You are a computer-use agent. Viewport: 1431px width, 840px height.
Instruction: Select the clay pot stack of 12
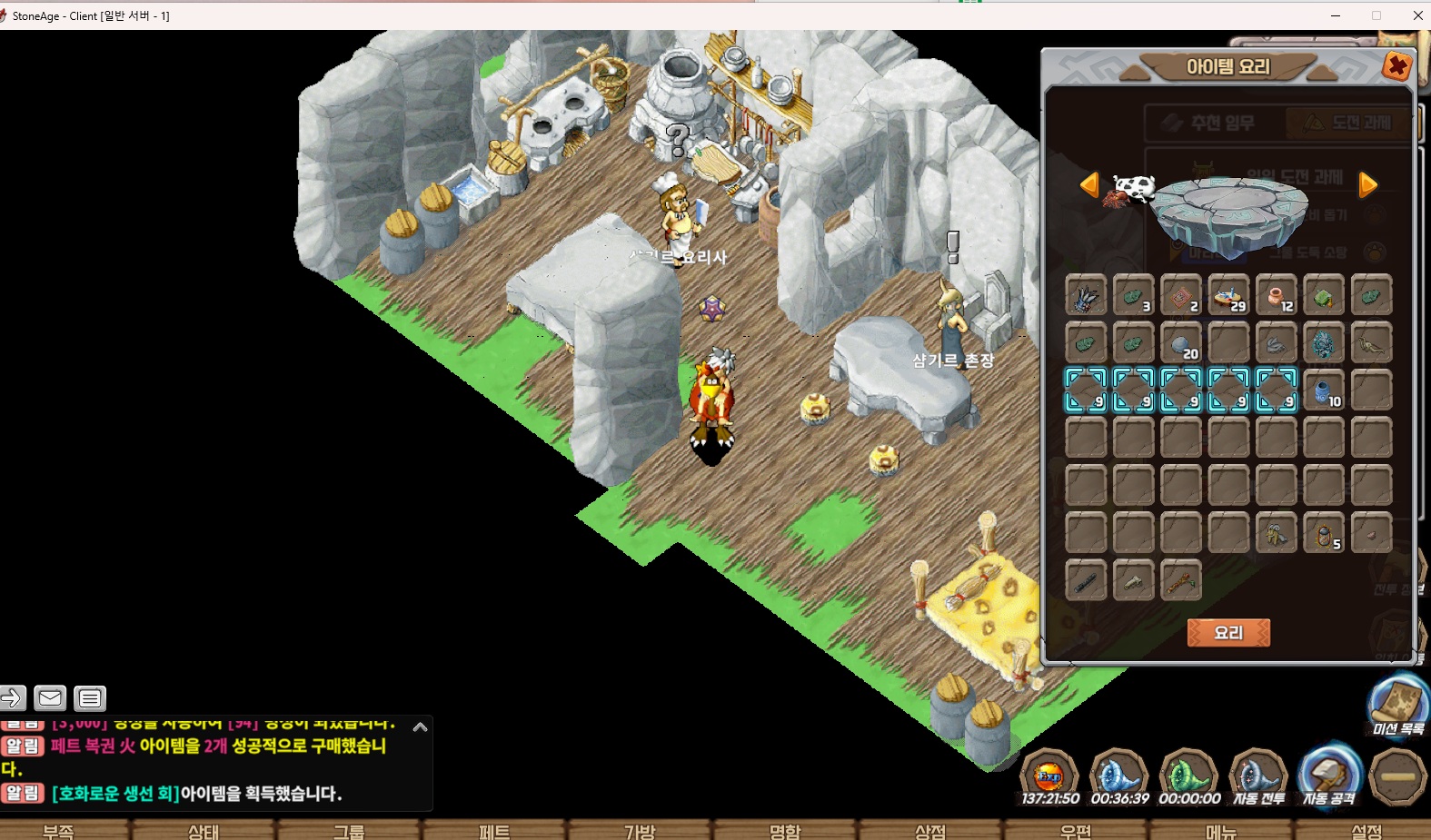[x=1276, y=295]
